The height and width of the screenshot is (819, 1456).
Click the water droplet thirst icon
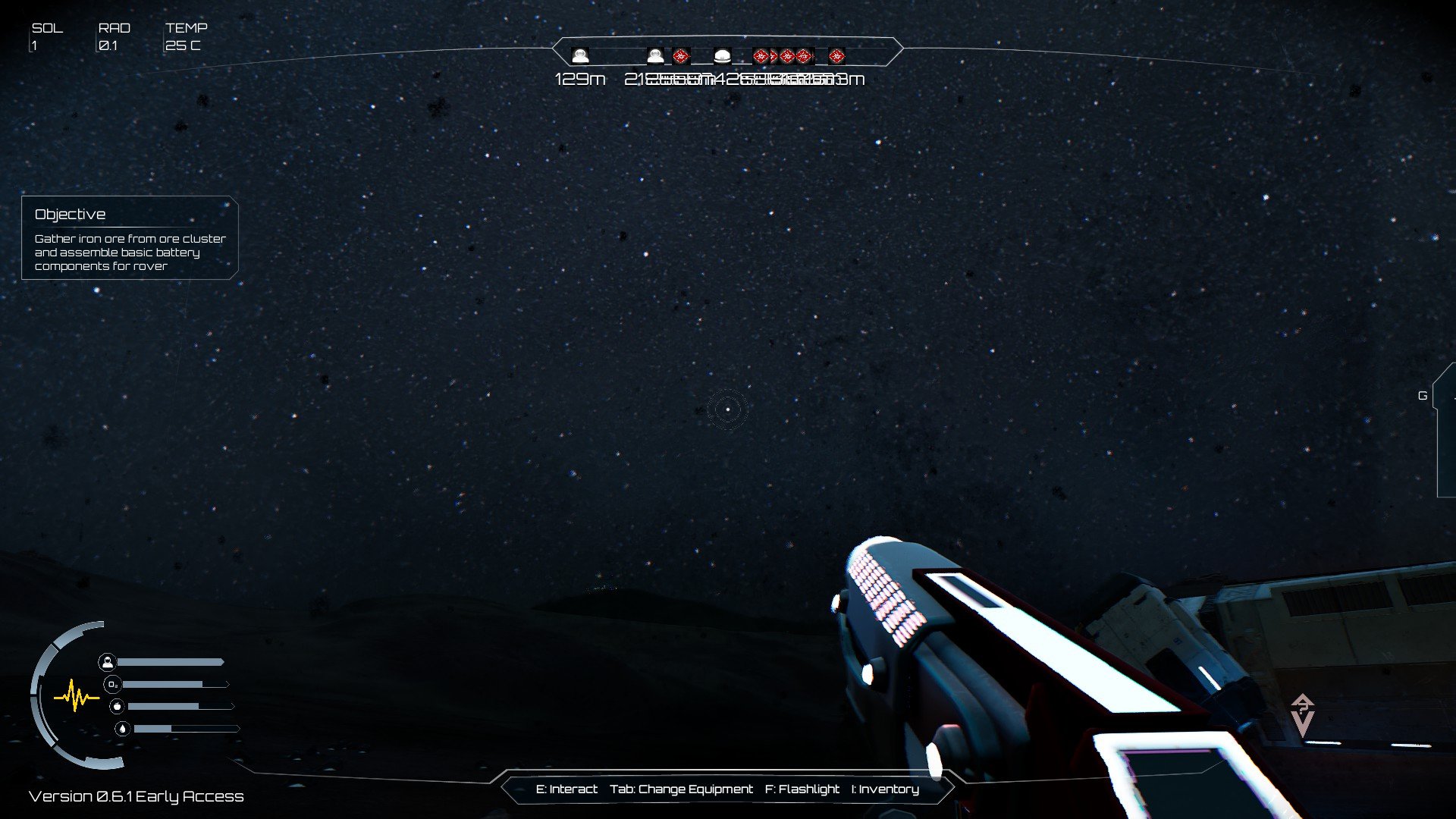point(122,729)
